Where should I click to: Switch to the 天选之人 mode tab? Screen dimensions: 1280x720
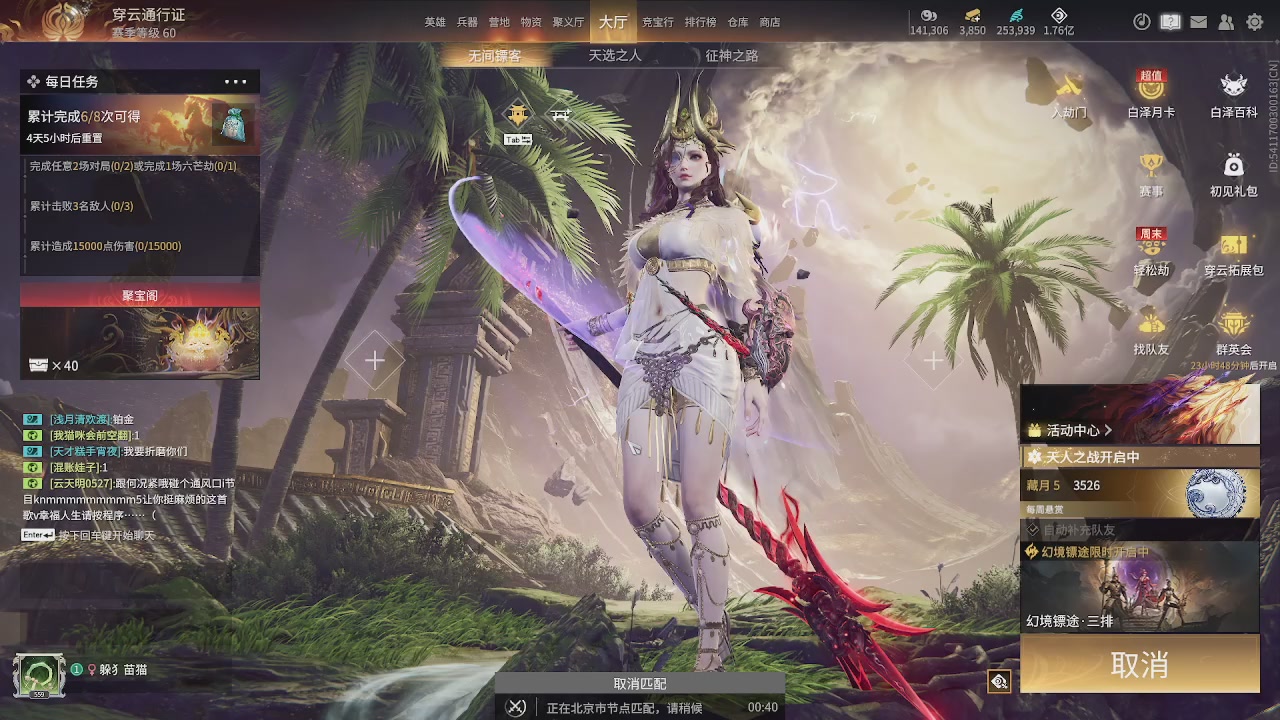pos(615,56)
